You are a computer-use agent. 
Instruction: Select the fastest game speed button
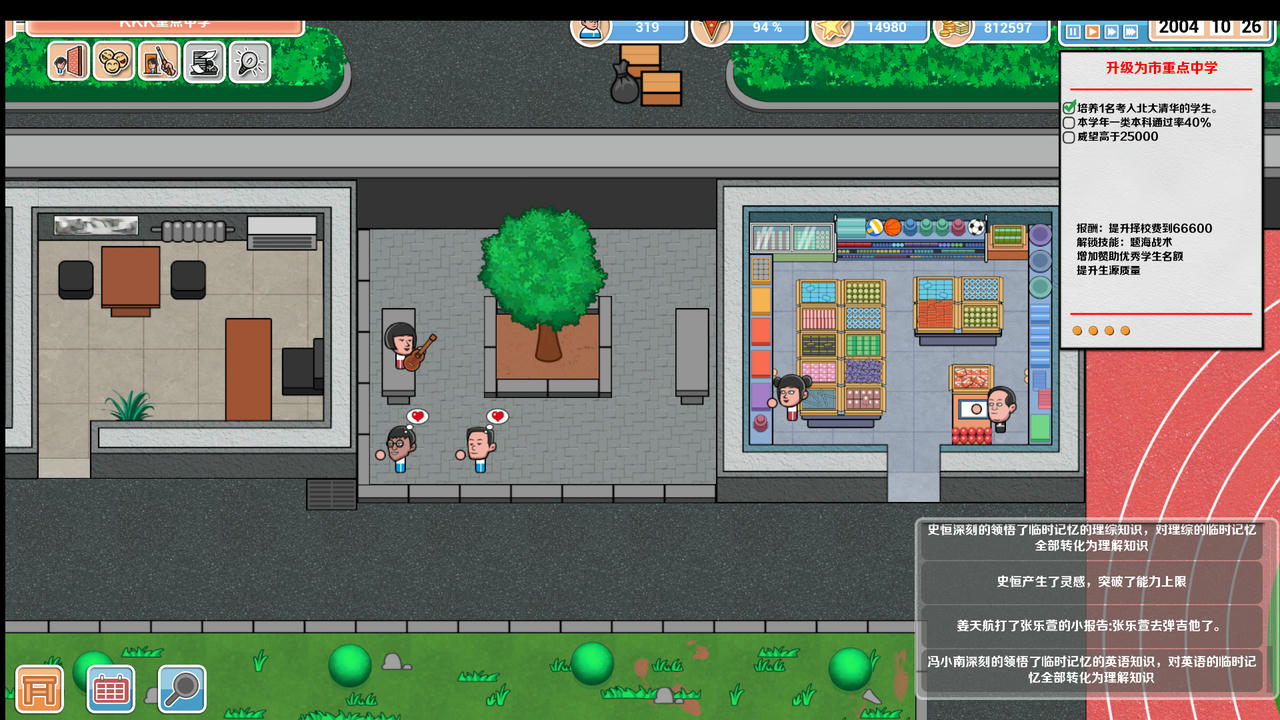tap(1132, 30)
